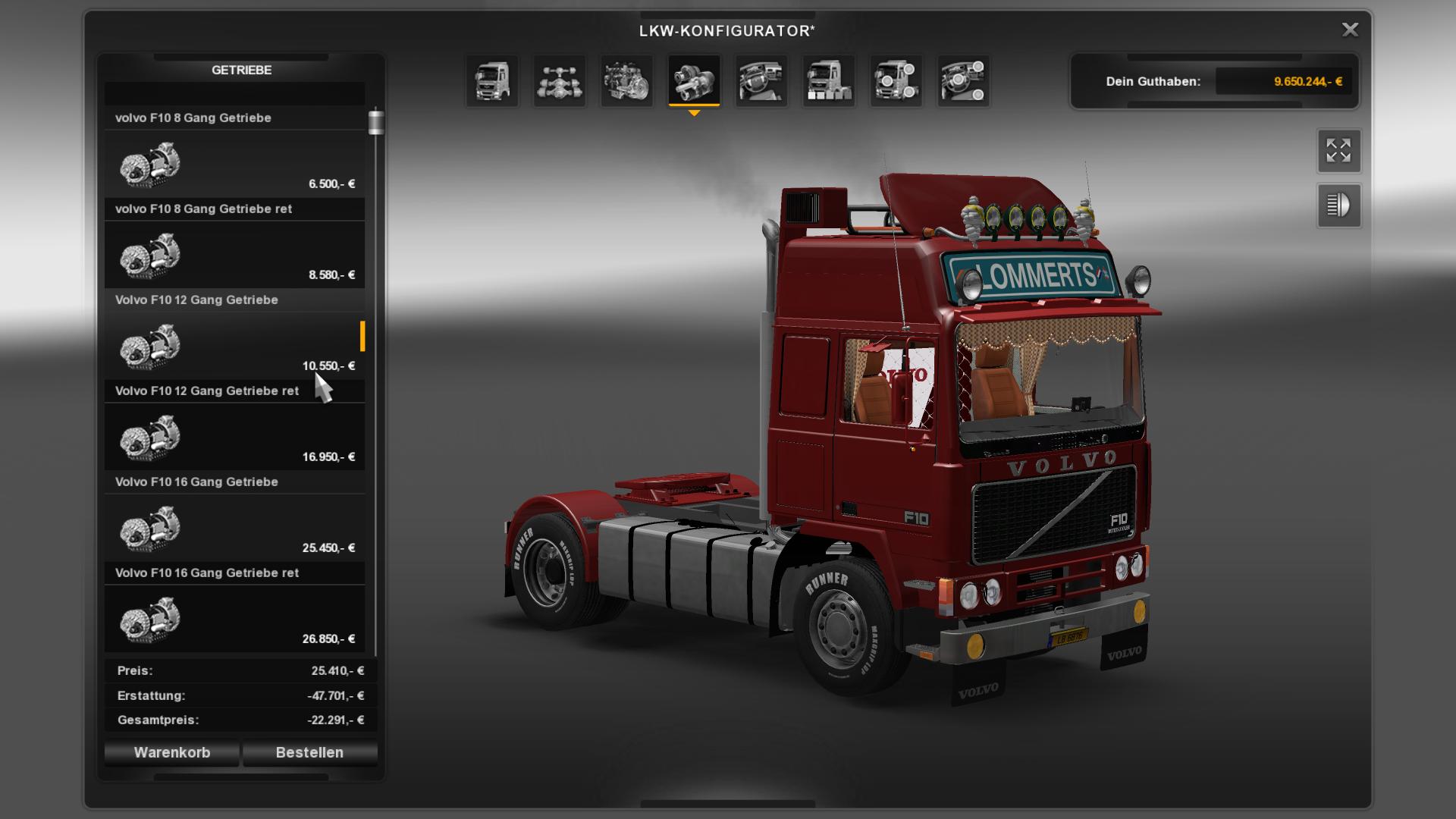Confirm purchase with Bestellen button
The width and height of the screenshot is (1456, 819).
pos(309,752)
